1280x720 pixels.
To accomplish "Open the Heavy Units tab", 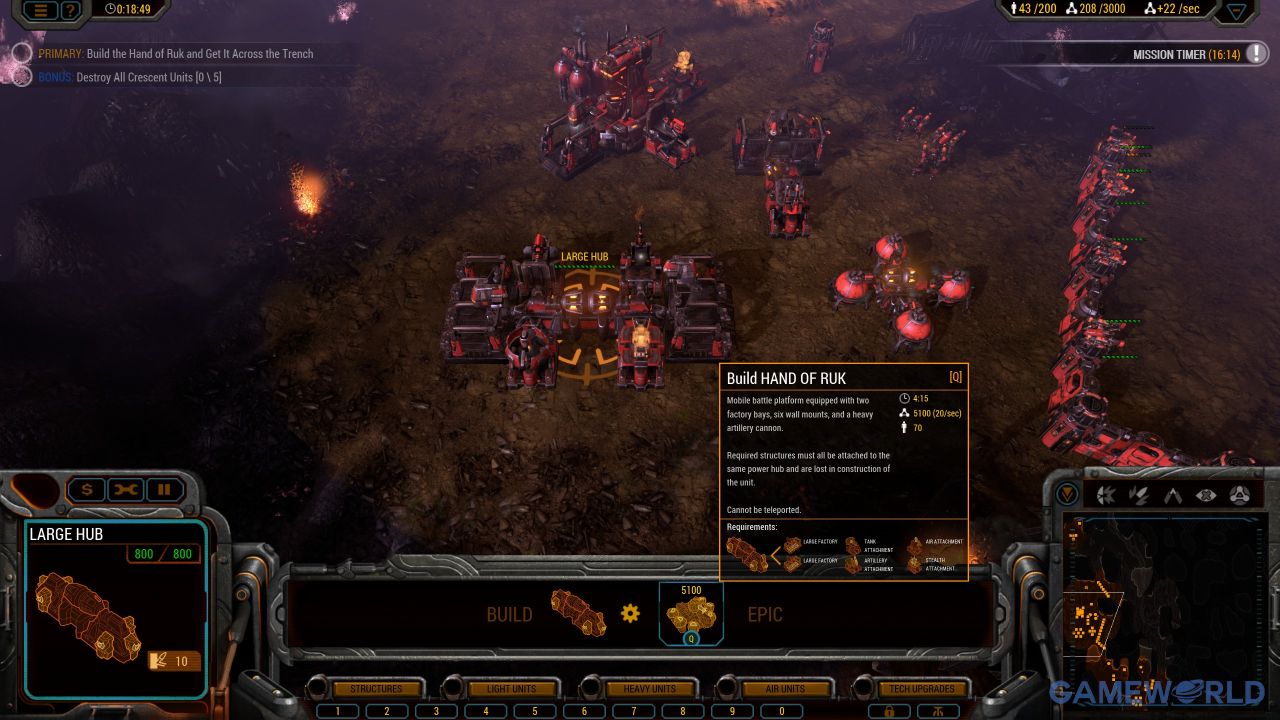I will click(650, 689).
